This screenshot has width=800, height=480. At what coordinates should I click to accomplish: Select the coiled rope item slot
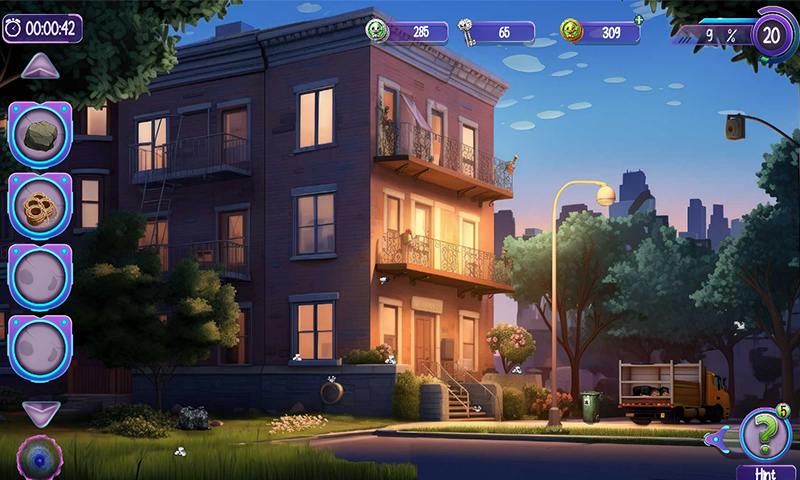click(x=40, y=206)
